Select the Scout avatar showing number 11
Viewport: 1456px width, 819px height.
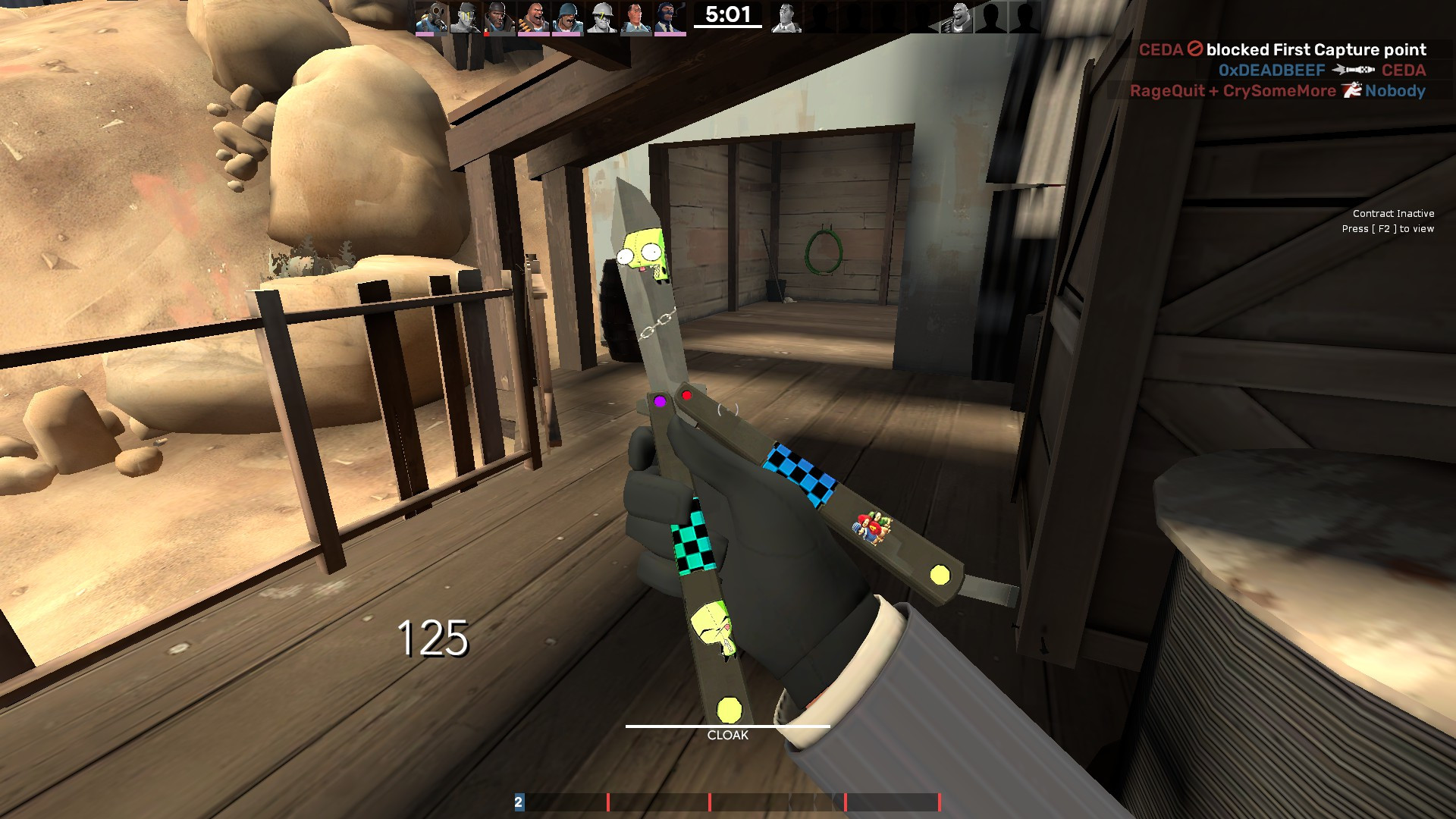tap(465, 15)
